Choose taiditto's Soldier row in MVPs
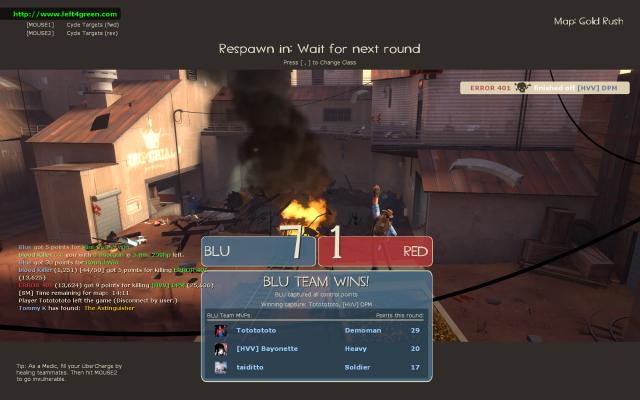640x400 pixels. pyautogui.click(x=316, y=367)
